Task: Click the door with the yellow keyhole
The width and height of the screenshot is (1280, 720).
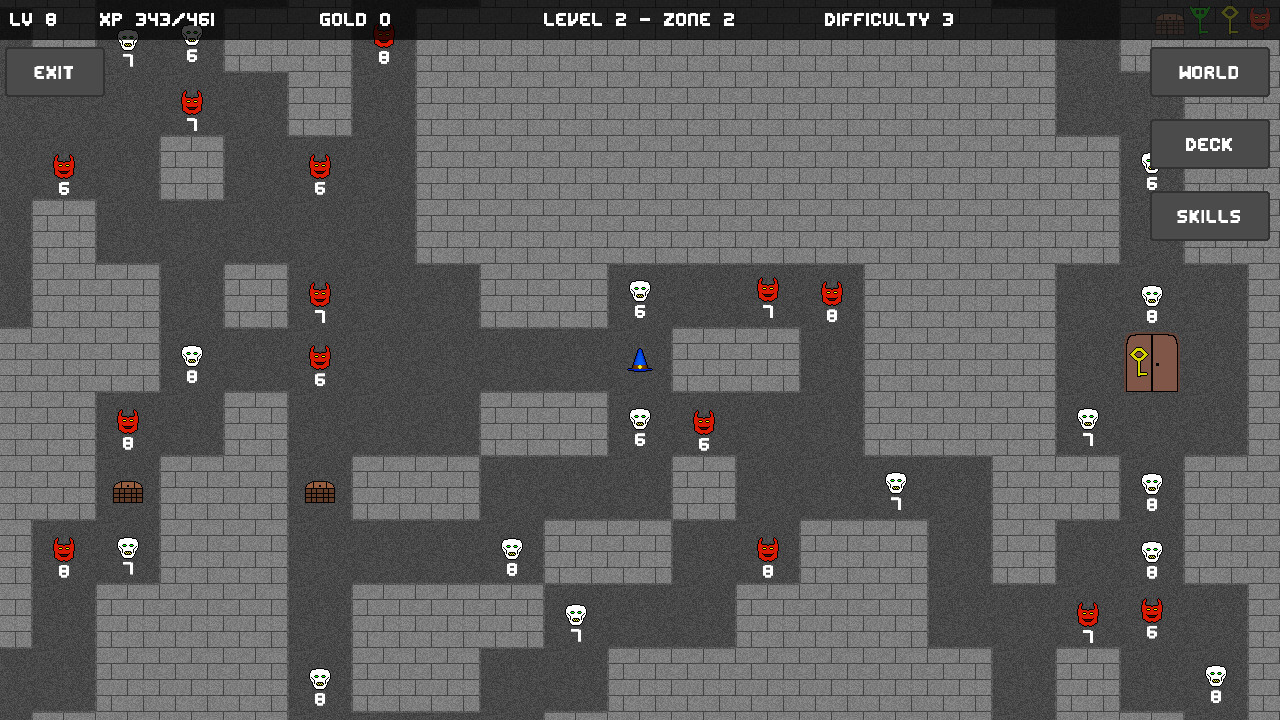Action: [1151, 363]
